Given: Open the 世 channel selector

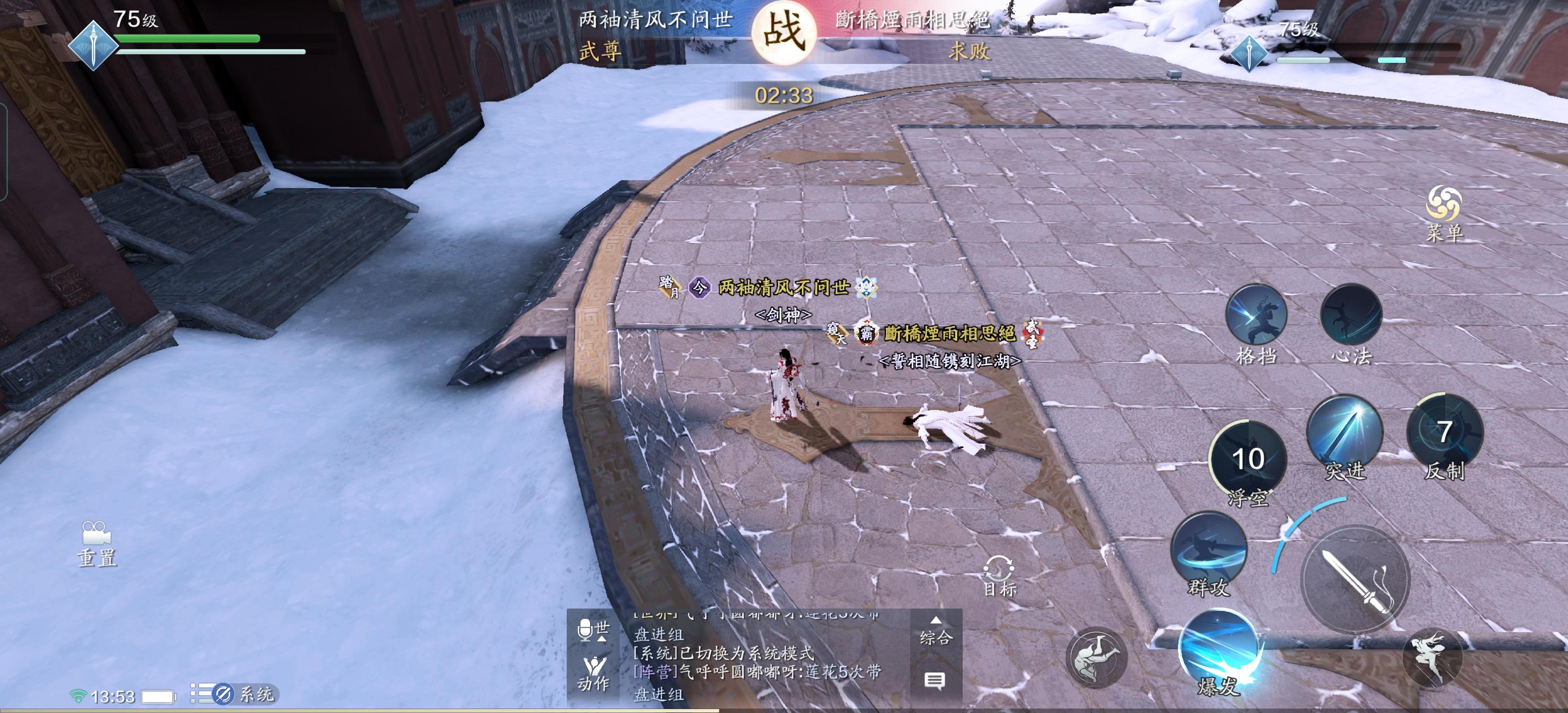Looking at the screenshot, I should click(603, 630).
